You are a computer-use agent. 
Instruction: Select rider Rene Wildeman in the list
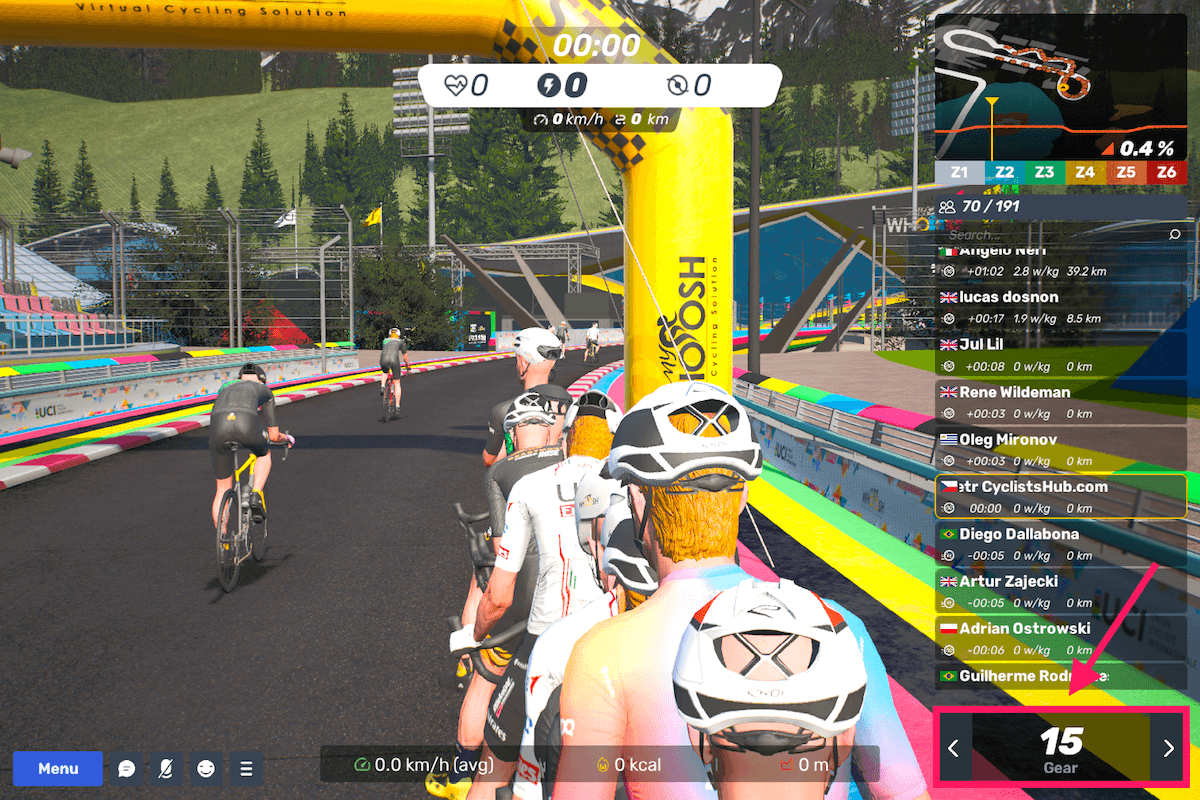point(1060,402)
